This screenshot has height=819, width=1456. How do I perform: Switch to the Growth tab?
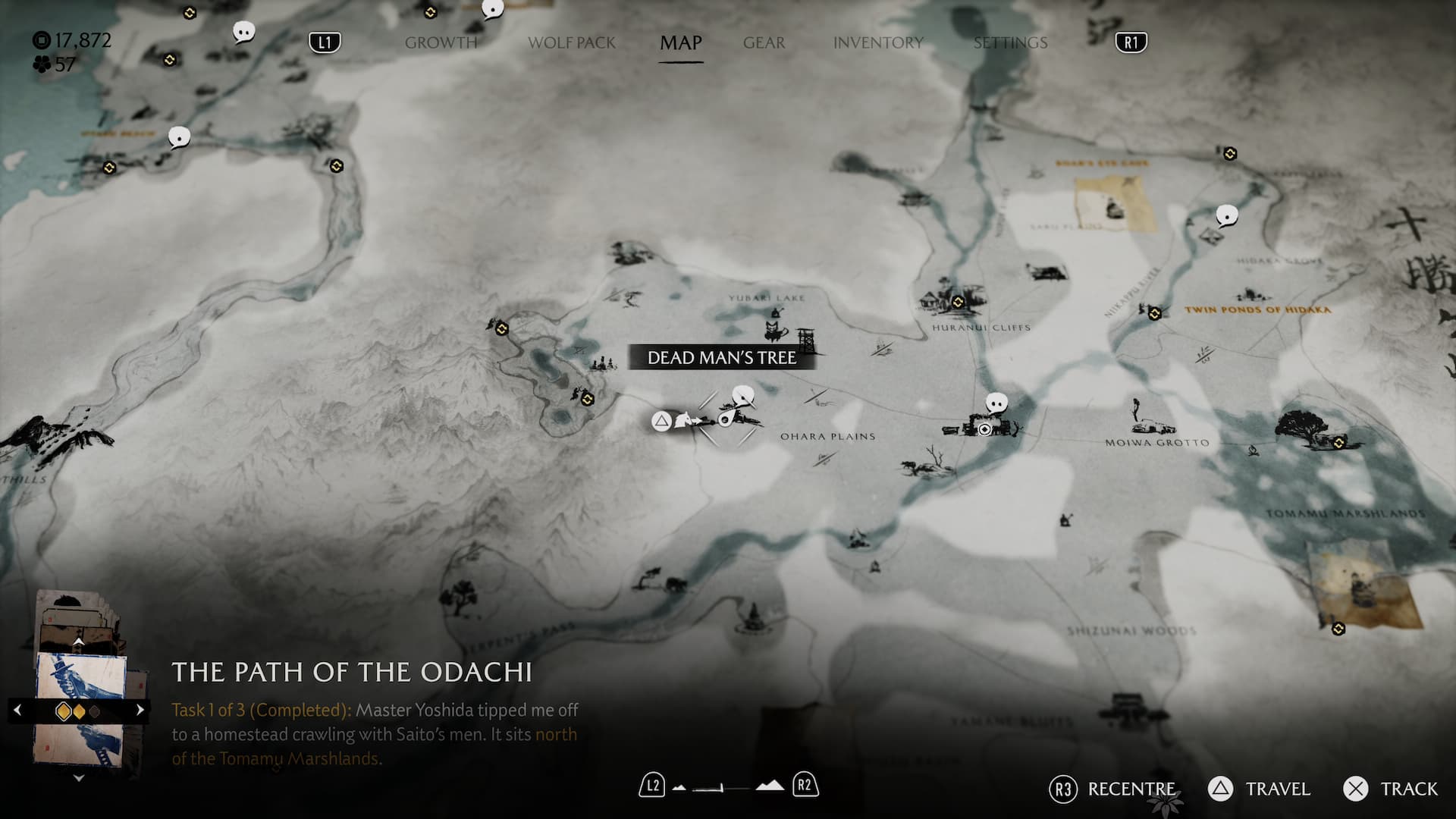pos(441,42)
